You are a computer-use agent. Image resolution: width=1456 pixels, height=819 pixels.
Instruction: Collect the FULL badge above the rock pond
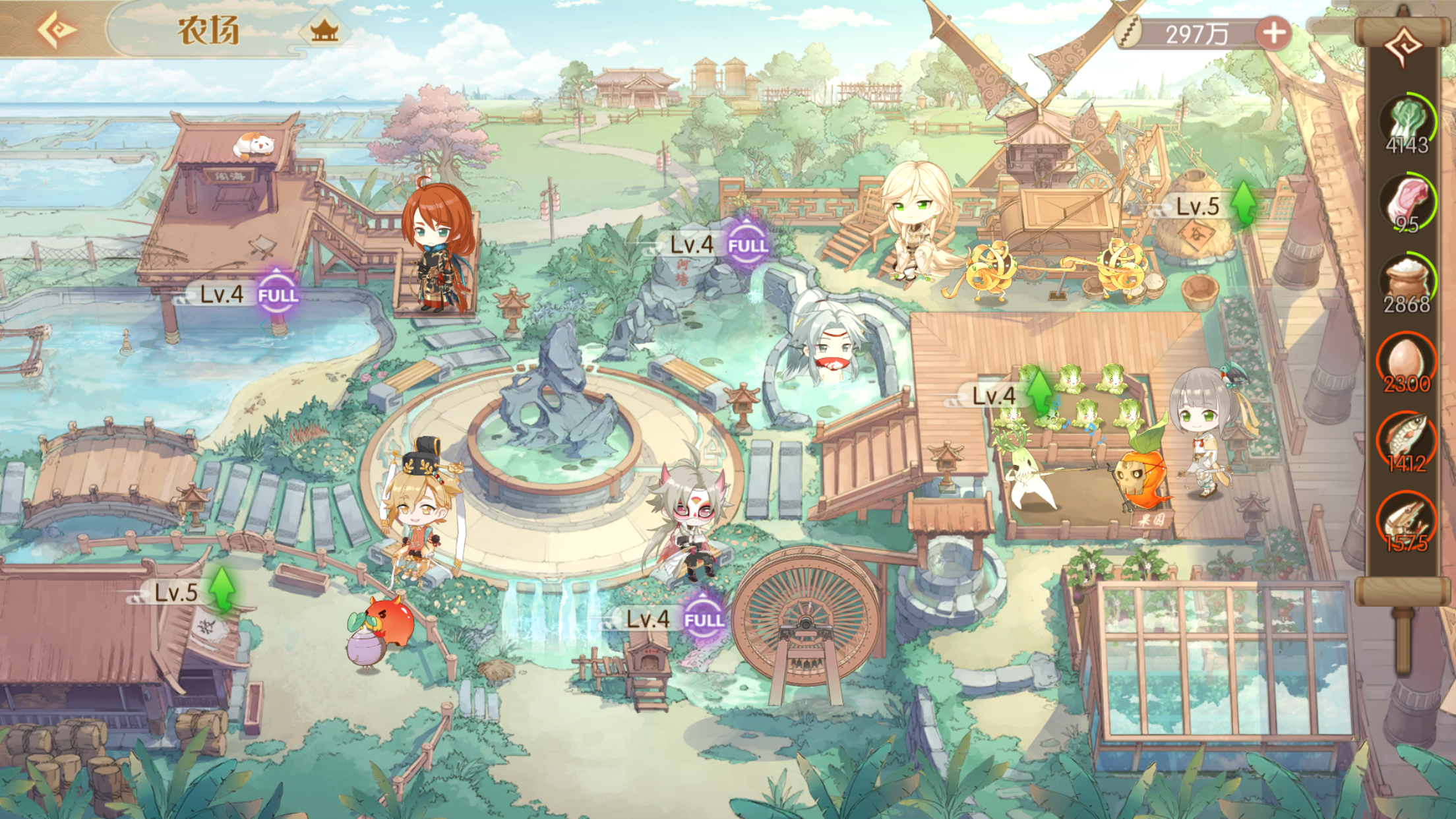click(748, 245)
